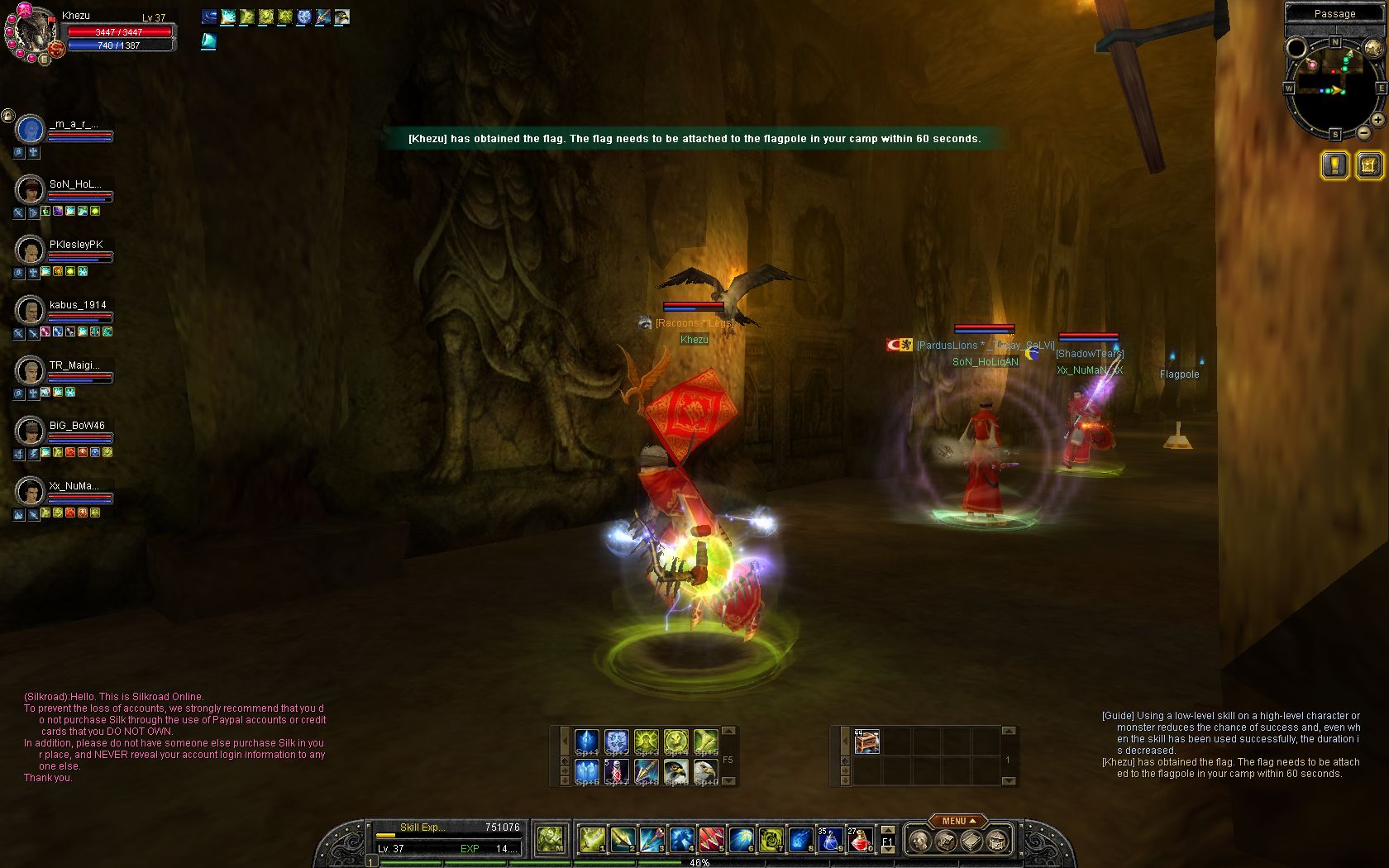Select the chest item in the item quickbar
This screenshot has height=868, width=1389.
866,742
